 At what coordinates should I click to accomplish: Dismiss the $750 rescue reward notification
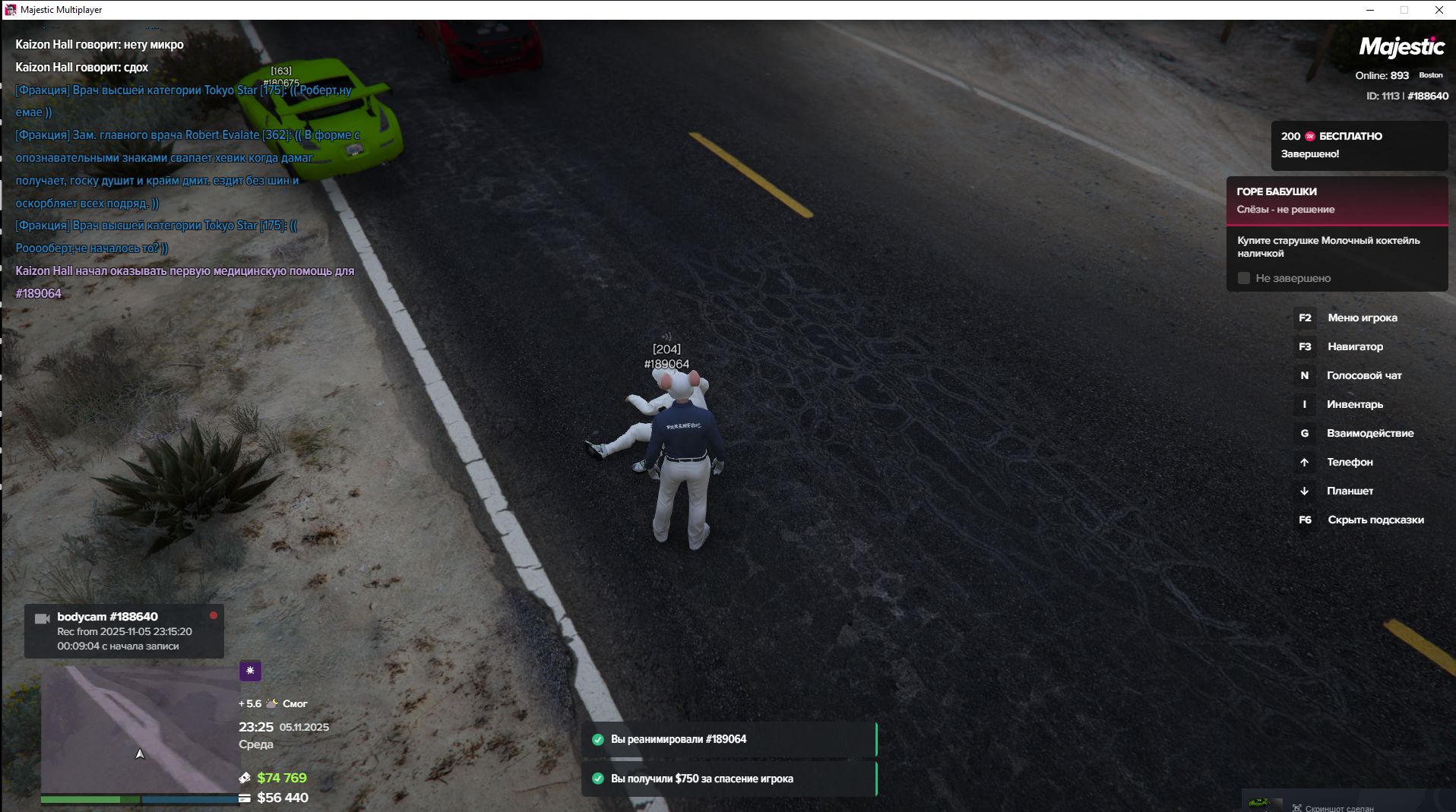coord(729,779)
